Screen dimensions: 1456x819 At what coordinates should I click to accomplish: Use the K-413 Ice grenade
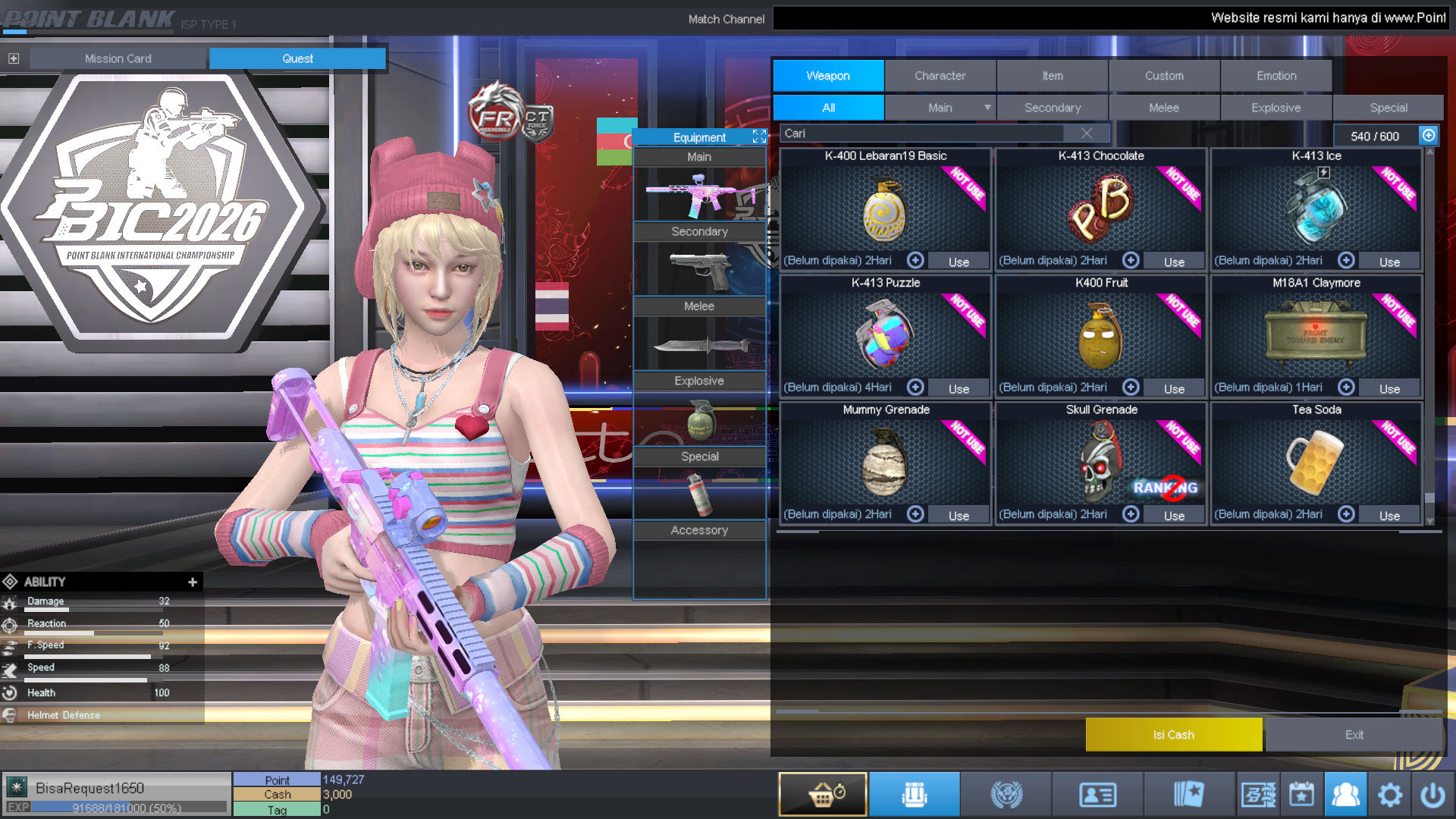(1389, 261)
